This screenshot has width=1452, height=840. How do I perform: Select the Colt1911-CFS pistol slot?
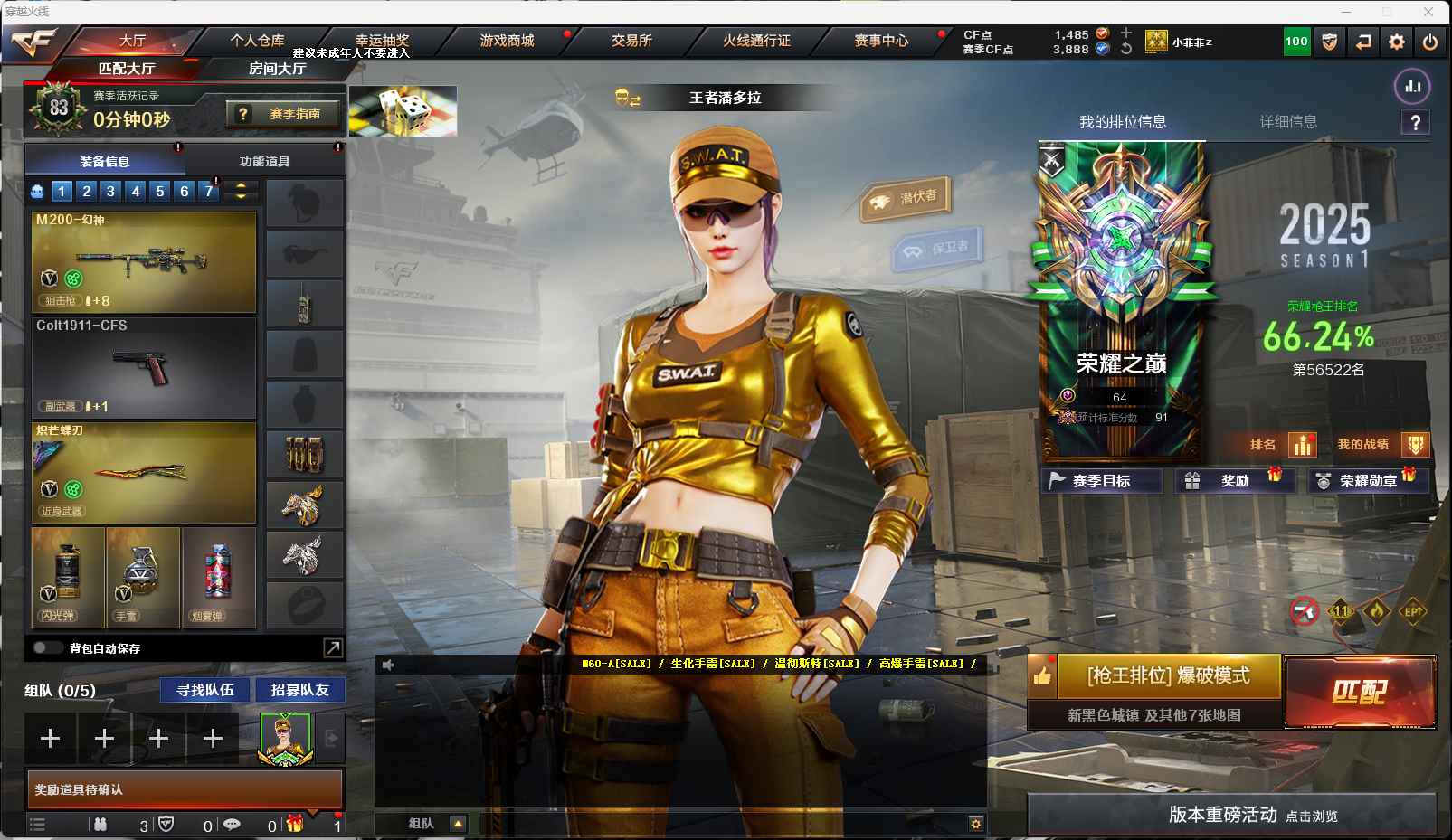click(x=144, y=367)
